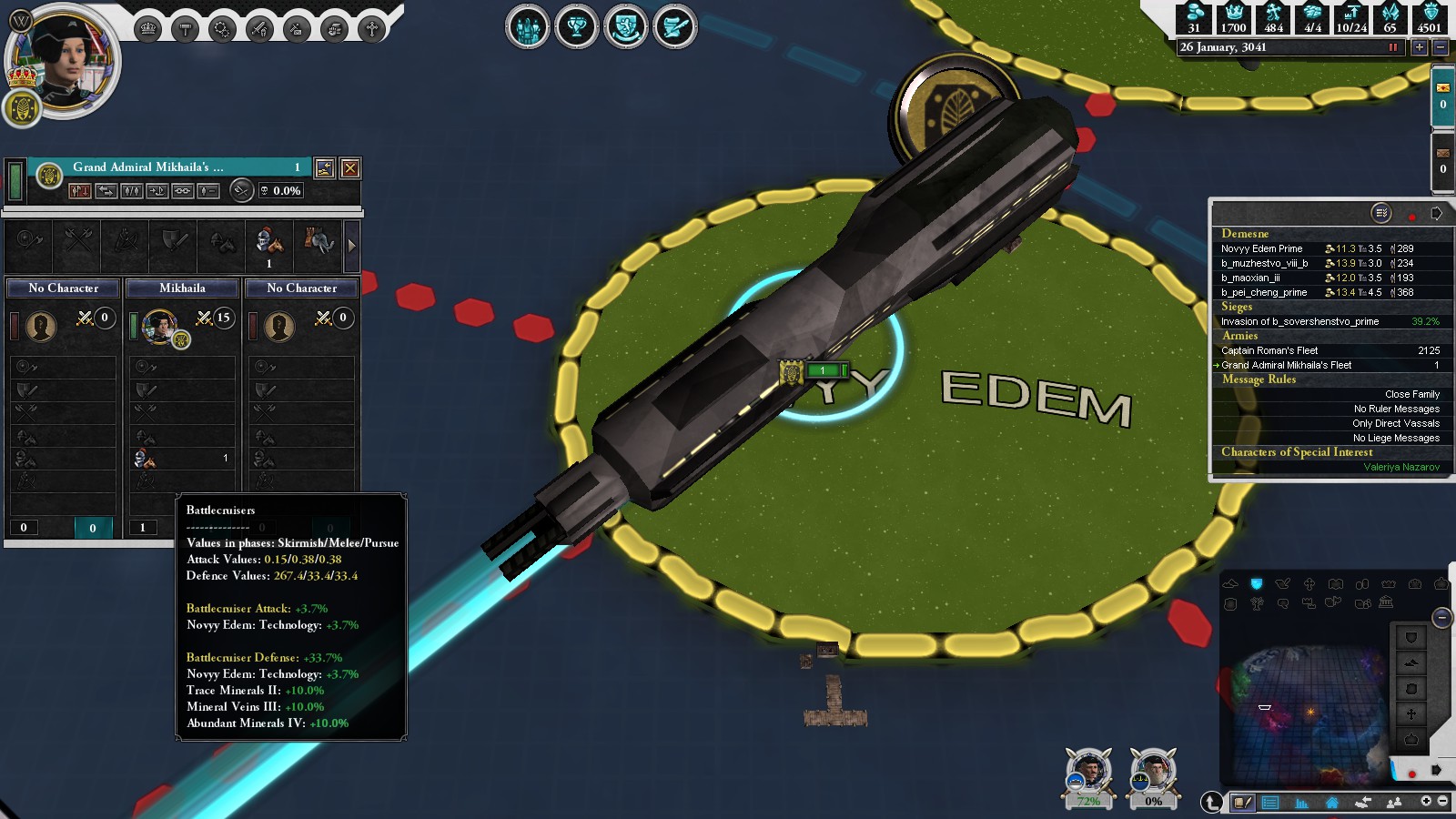This screenshot has width=1456, height=819.
Task: Click the minimap galaxy view
Action: [x=1306, y=710]
